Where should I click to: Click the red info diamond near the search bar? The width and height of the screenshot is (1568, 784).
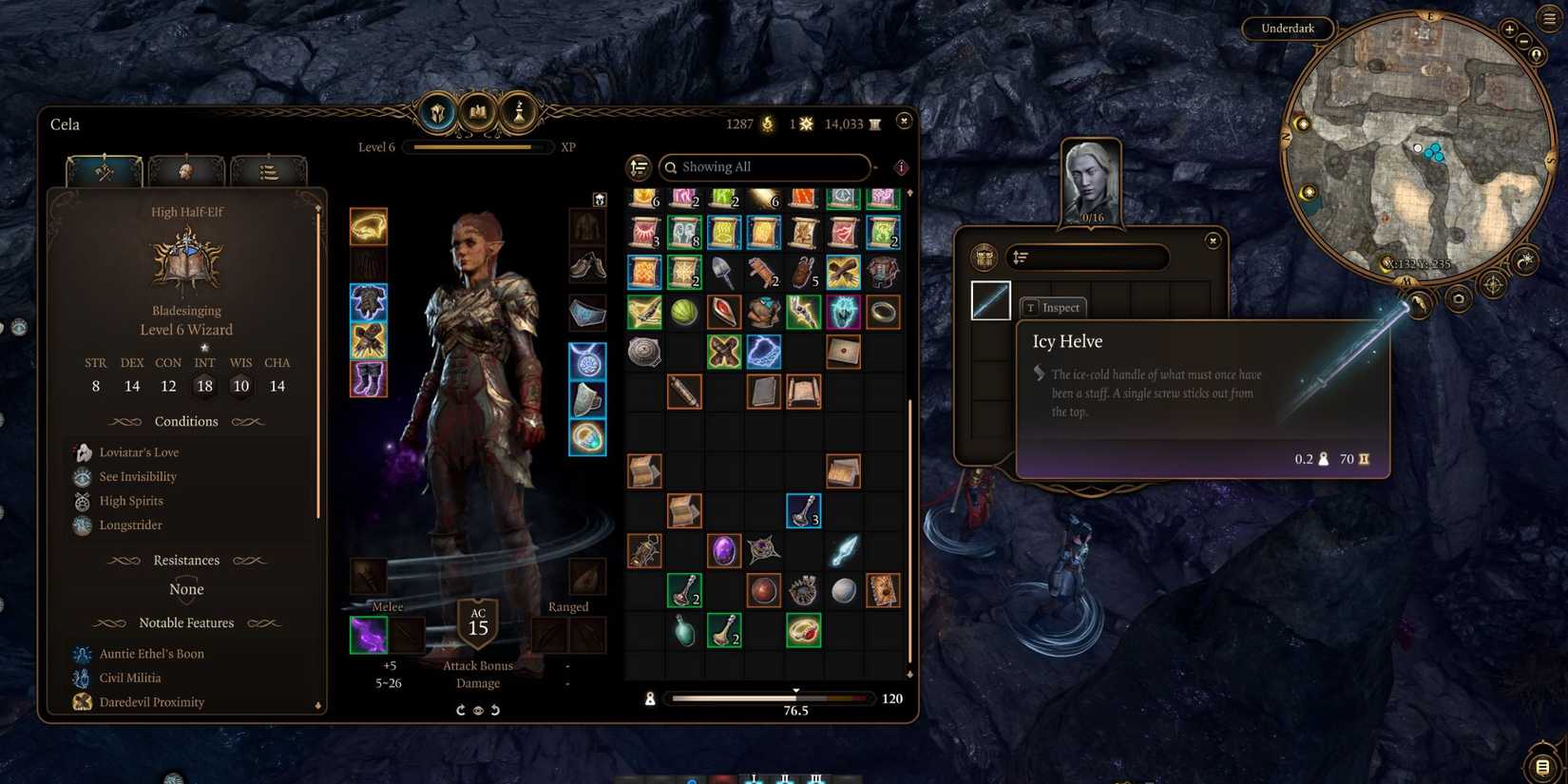901,167
